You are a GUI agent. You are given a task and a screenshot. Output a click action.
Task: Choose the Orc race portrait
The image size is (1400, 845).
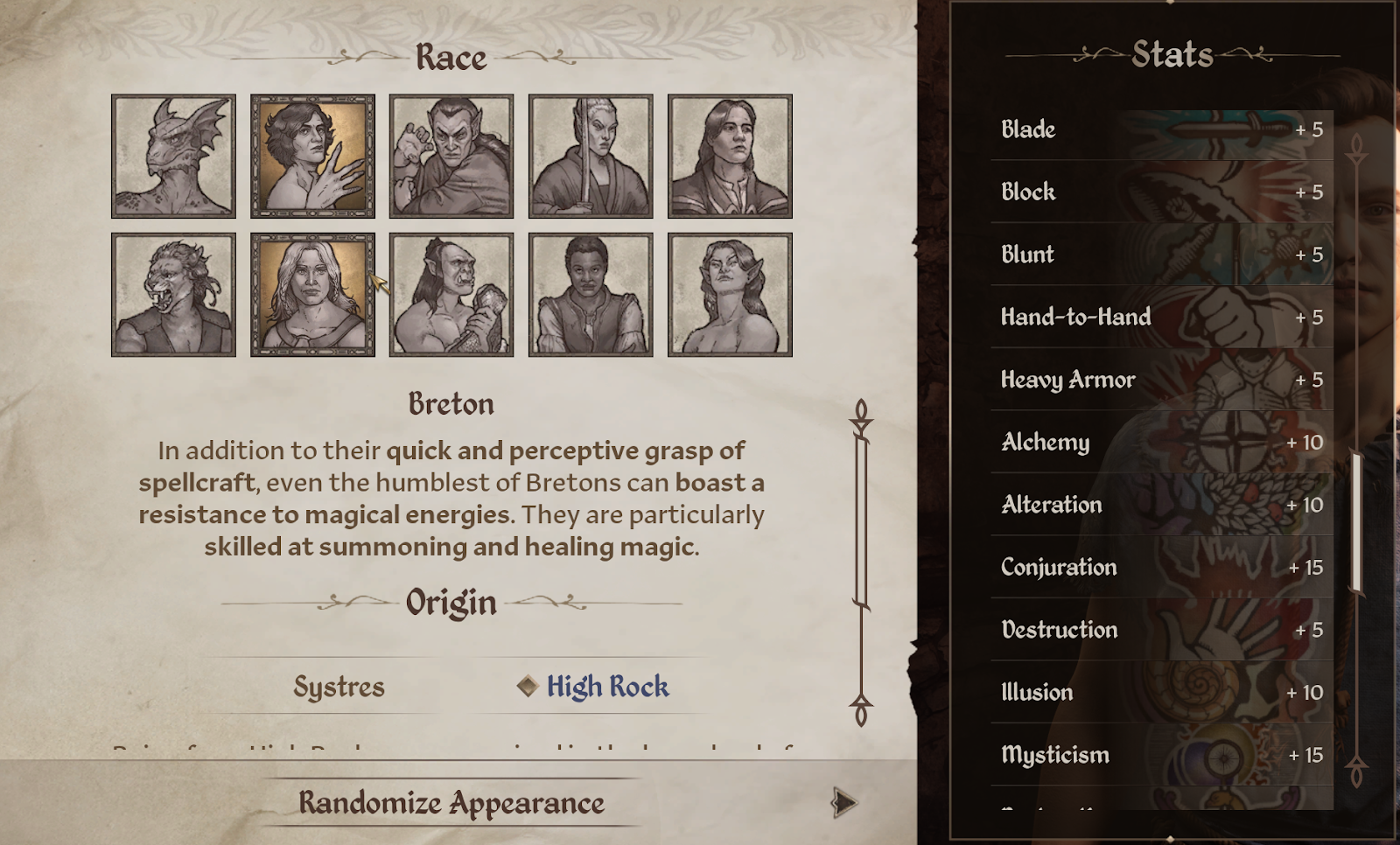coord(451,295)
